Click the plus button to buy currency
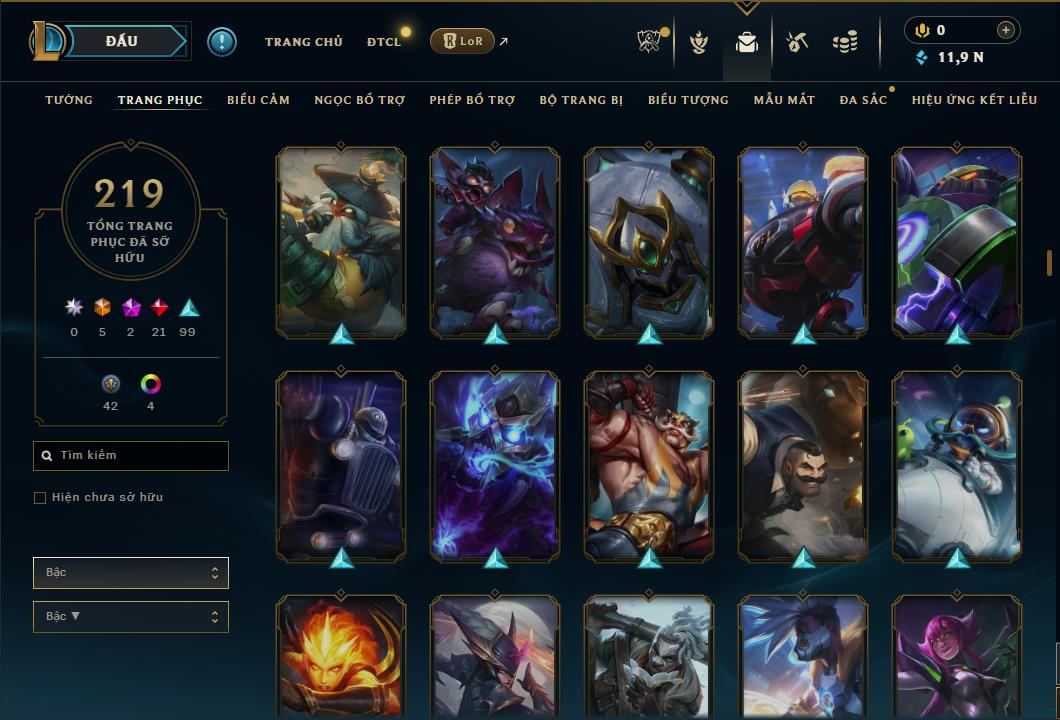 click(1005, 30)
